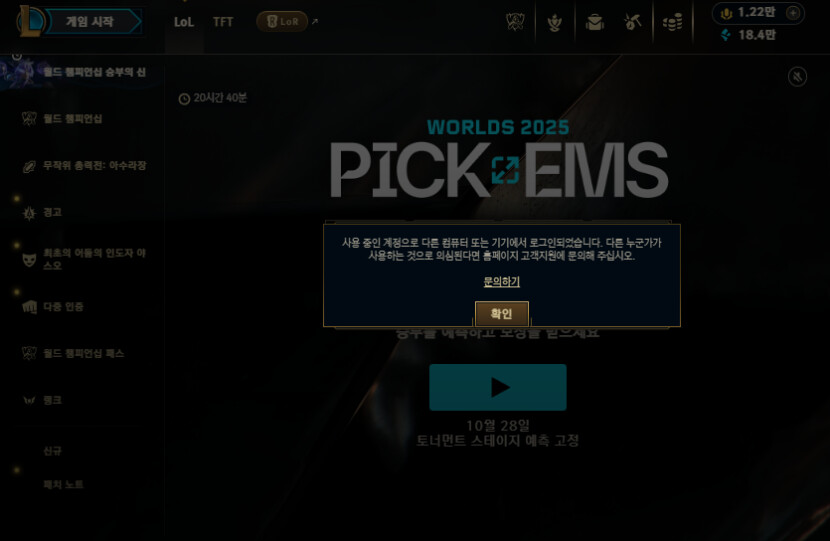This screenshot has width=830, height=541.
Task: Confirm the login notice with 확인
Action: point(501,313)
